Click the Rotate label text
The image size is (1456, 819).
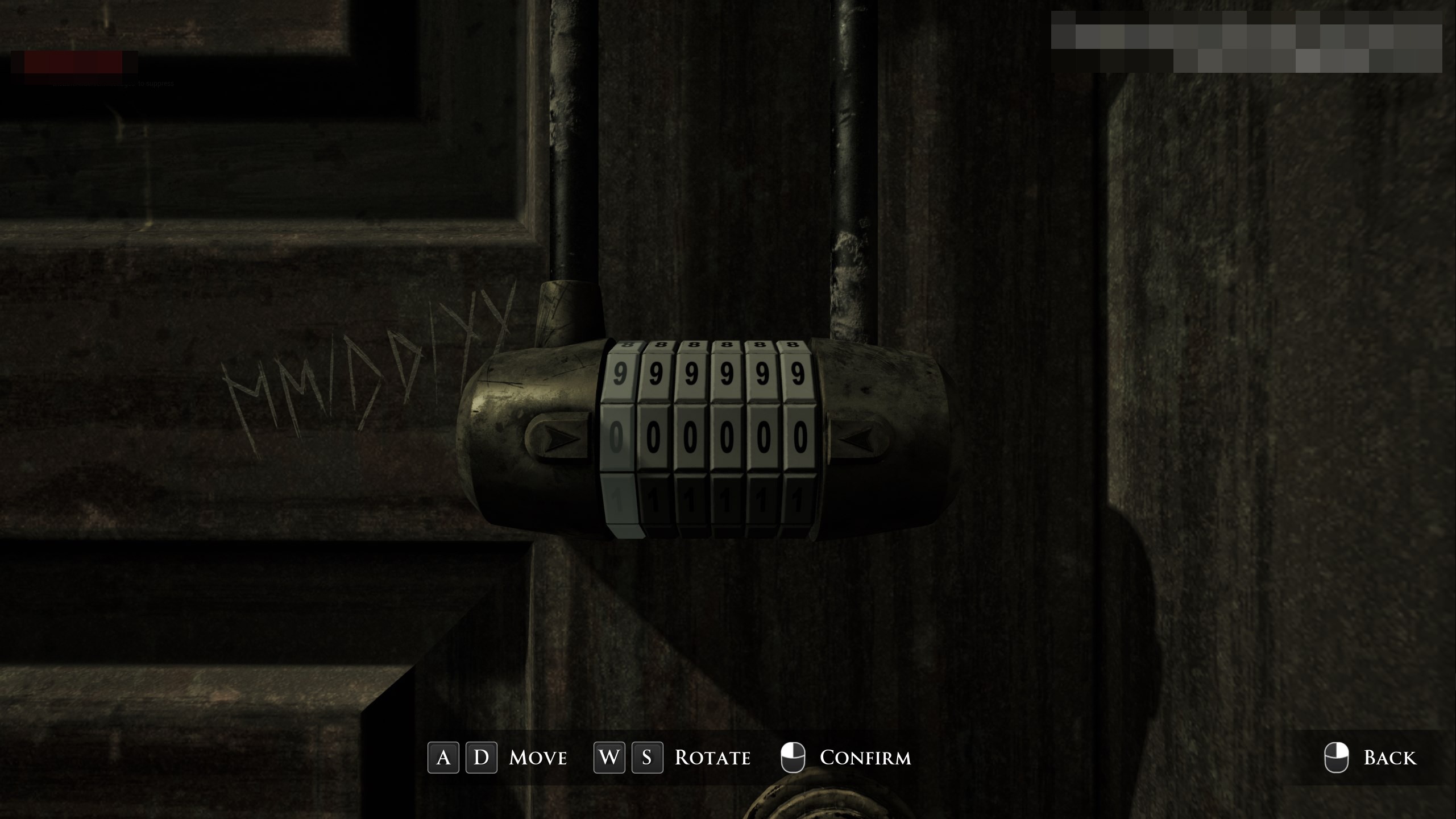(712, 758)
